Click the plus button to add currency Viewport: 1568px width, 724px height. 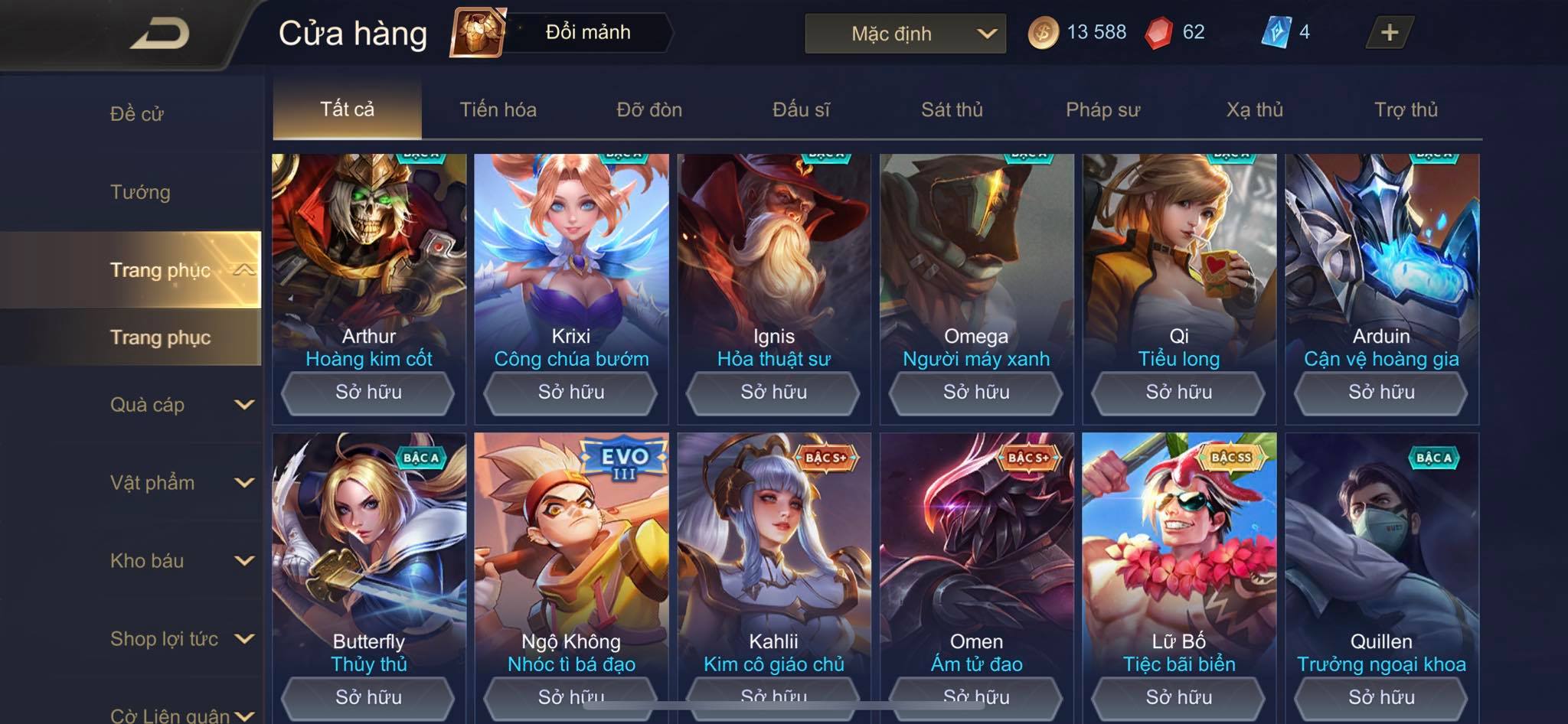(x=1389, y=32)
